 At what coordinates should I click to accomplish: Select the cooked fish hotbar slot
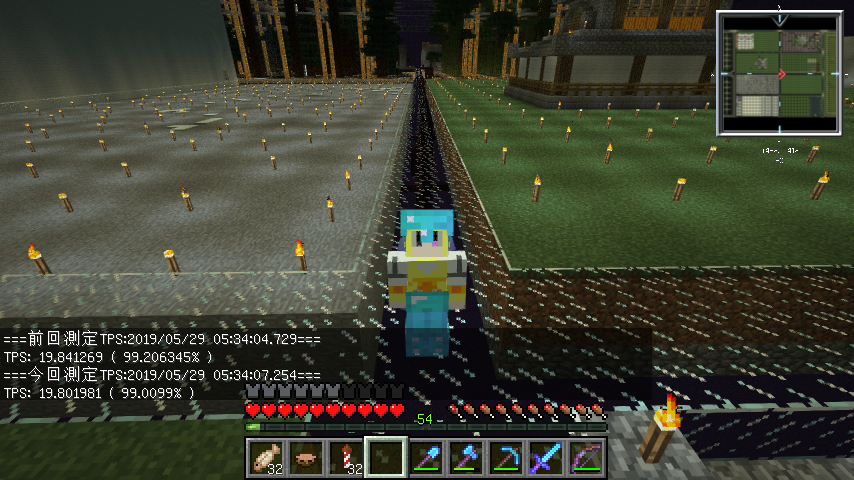point(265,457)
